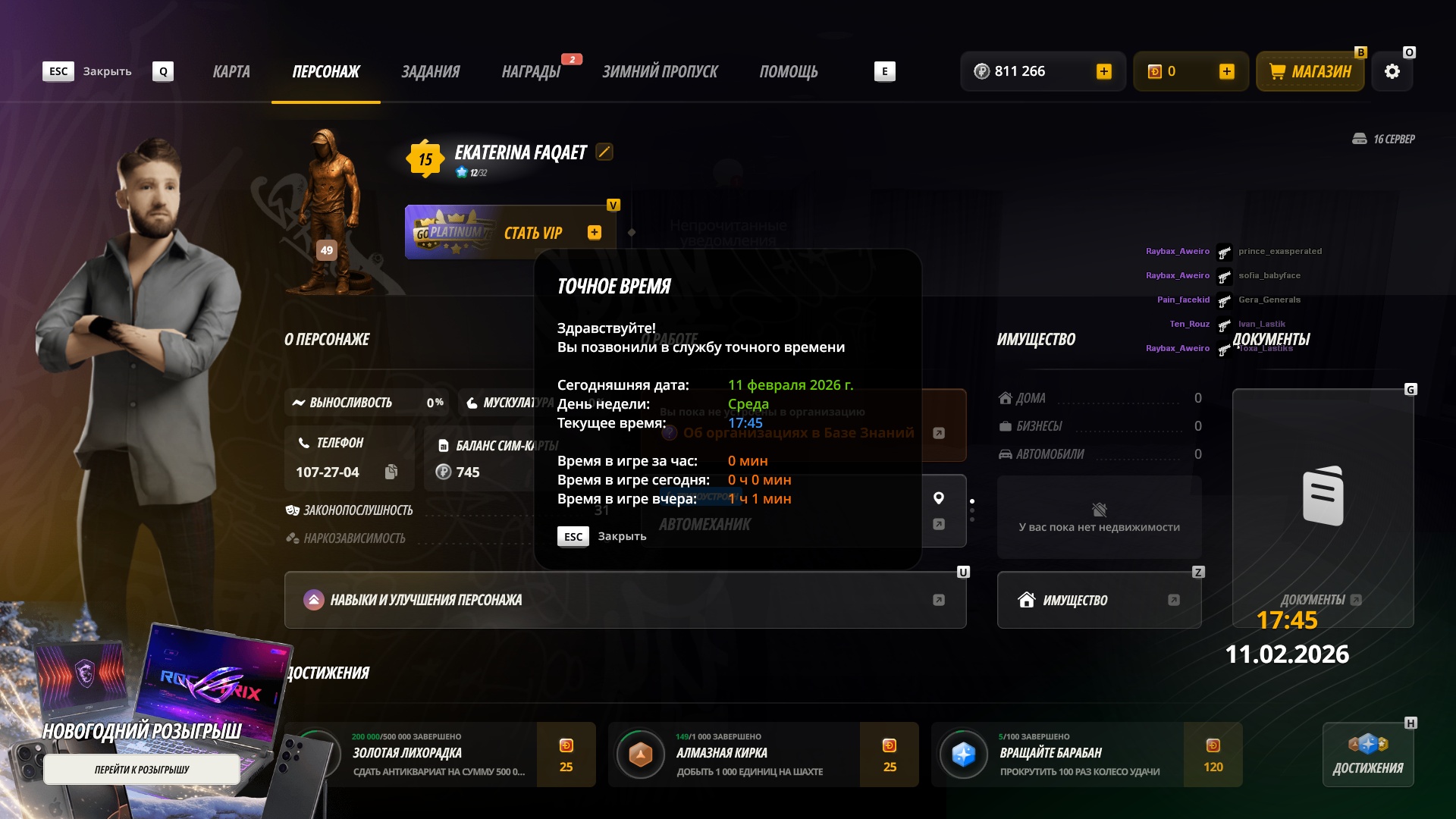Open the МАГАЗИН shop
The width and height of the screenshot is (1456, 819).
(x=1310, y=72)
